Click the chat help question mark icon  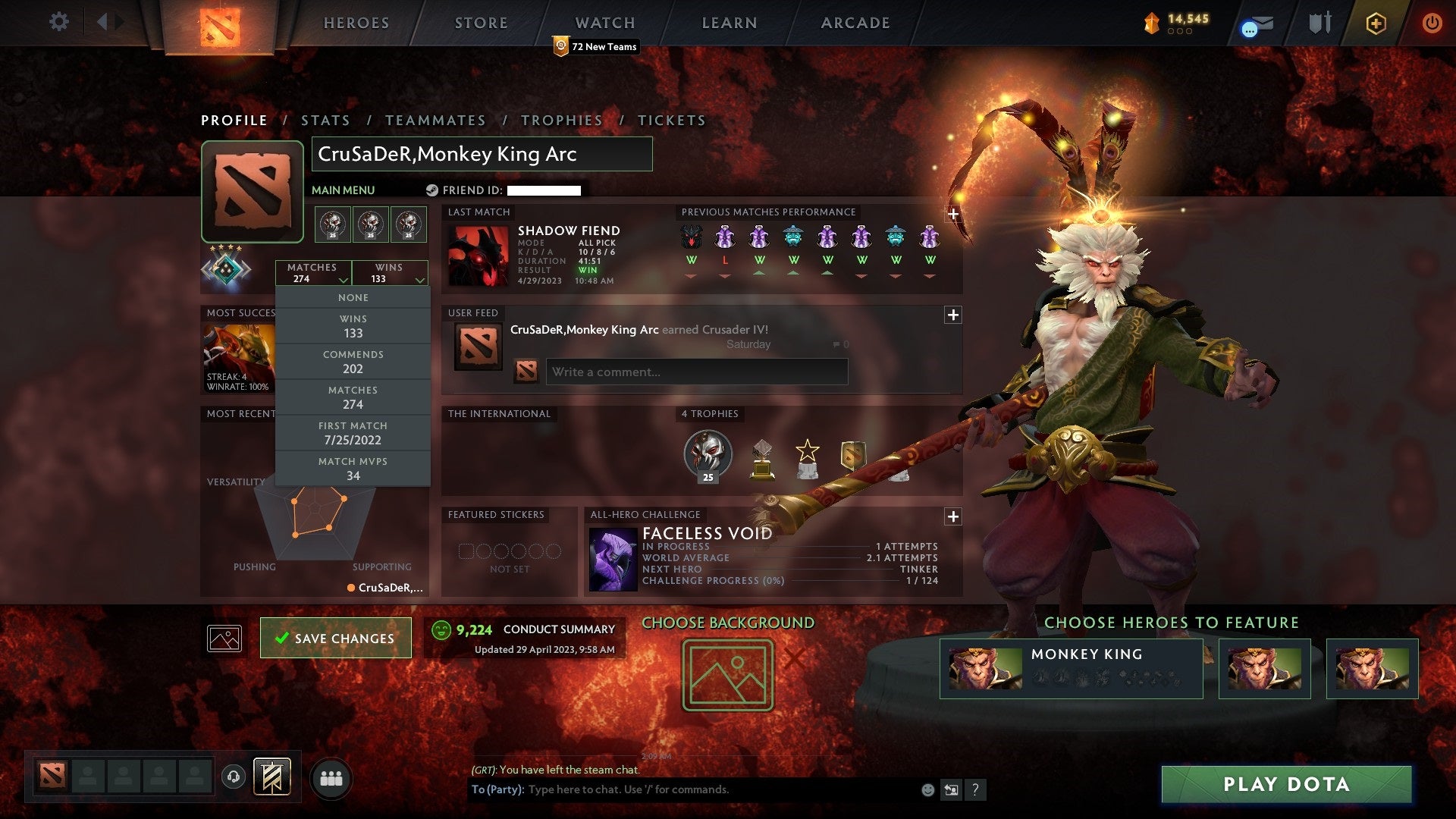pyautogui.click(x=976, y=789)
